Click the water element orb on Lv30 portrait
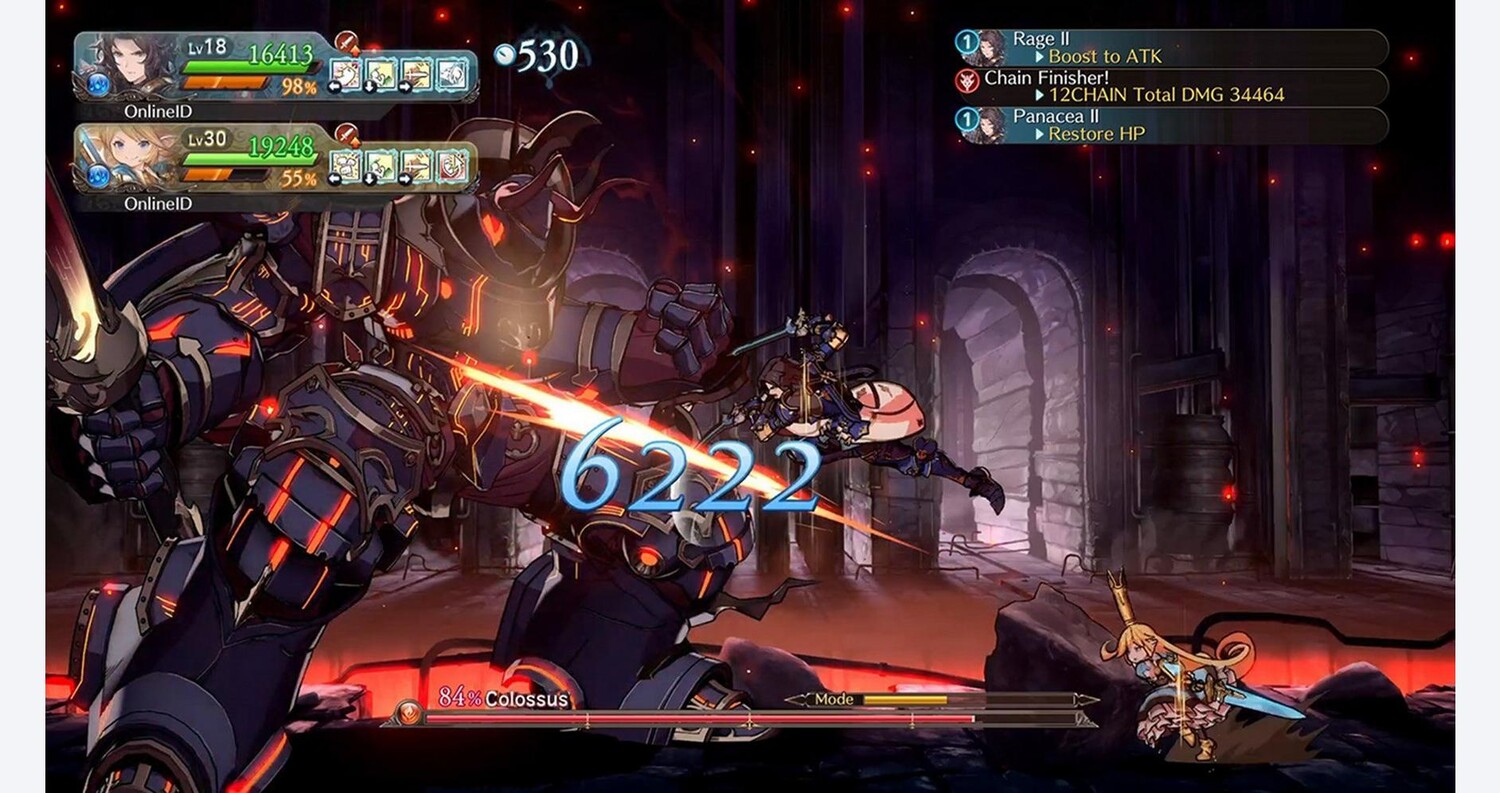1500x793 pixels. tap(98, 176)
